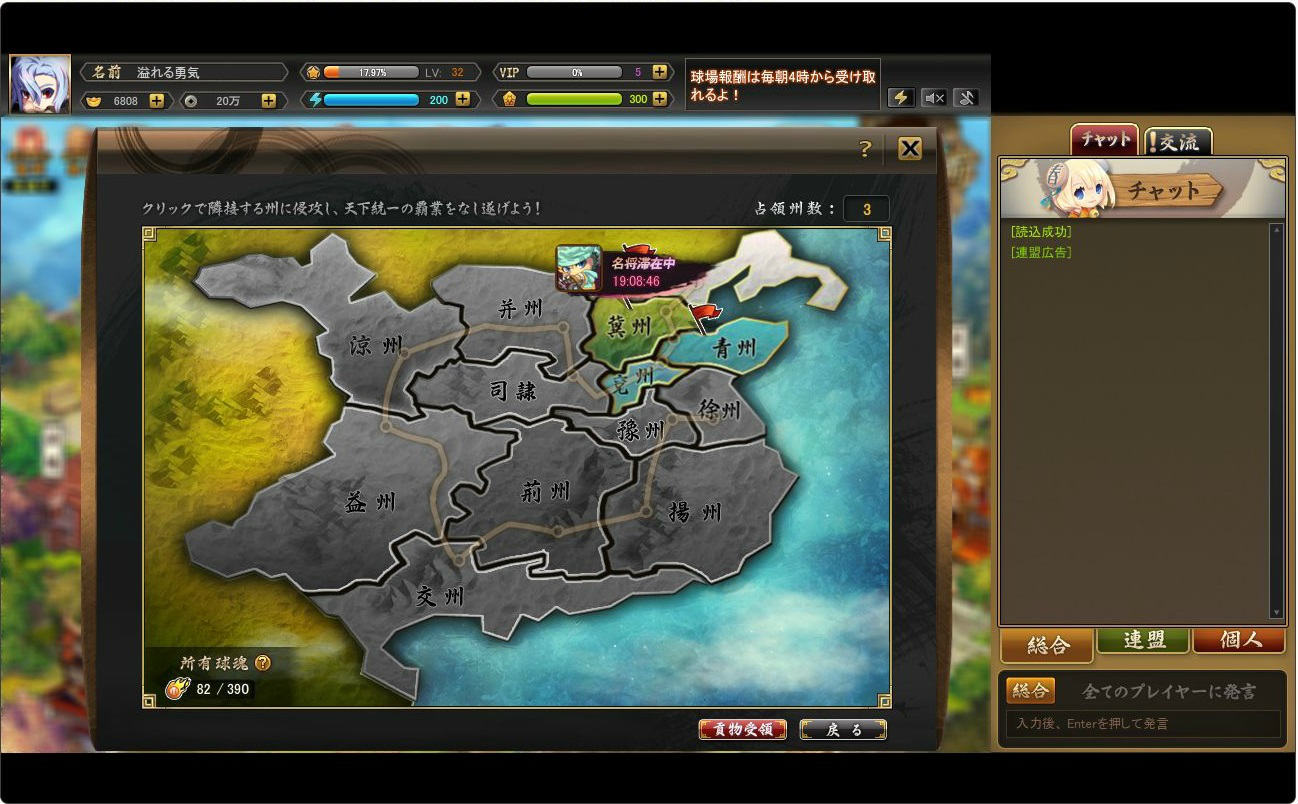1298x804 pixels.
Task: Click the chat message input field
Action: 1140,723
